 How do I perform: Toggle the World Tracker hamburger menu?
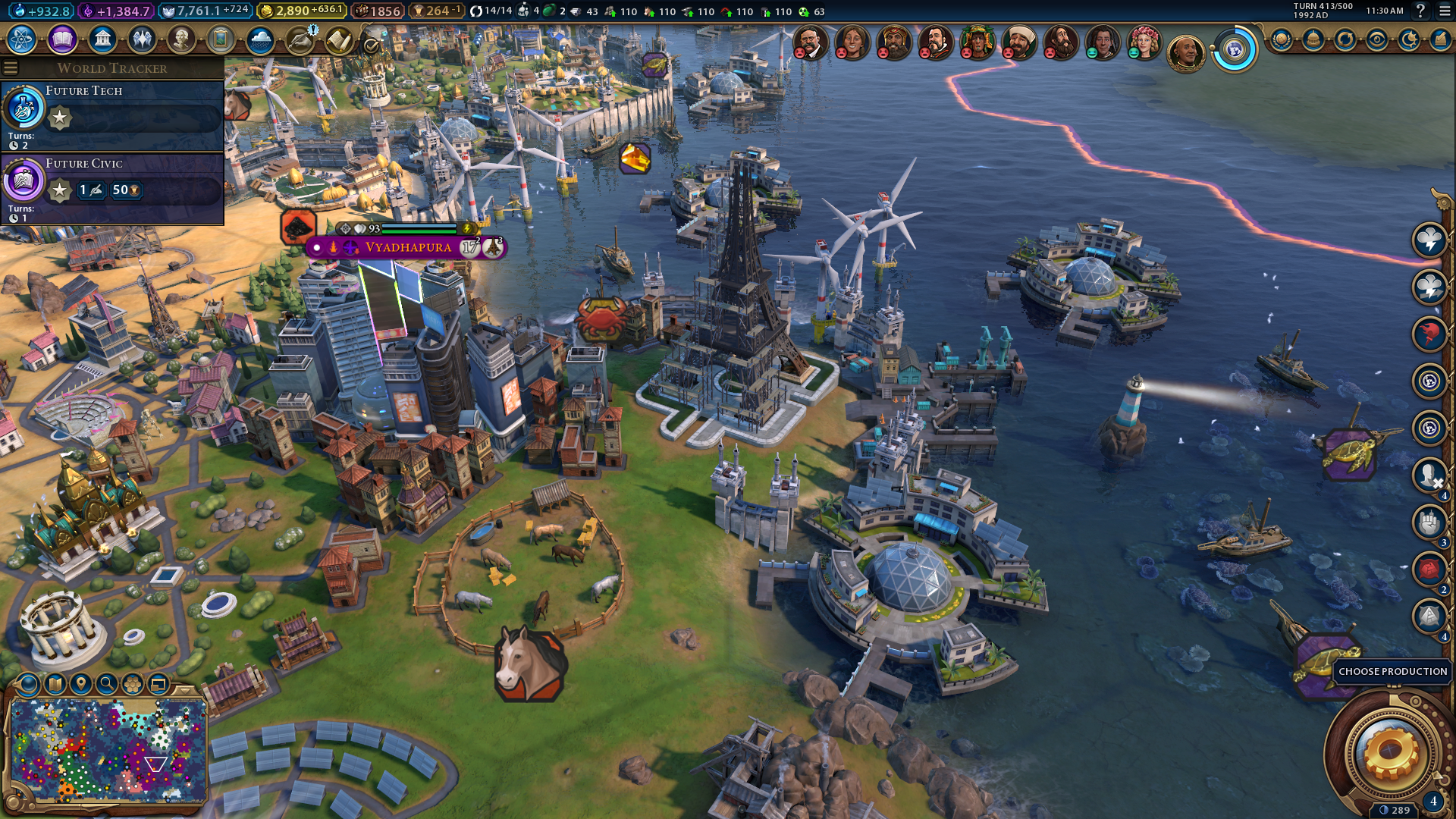[11, 68]
